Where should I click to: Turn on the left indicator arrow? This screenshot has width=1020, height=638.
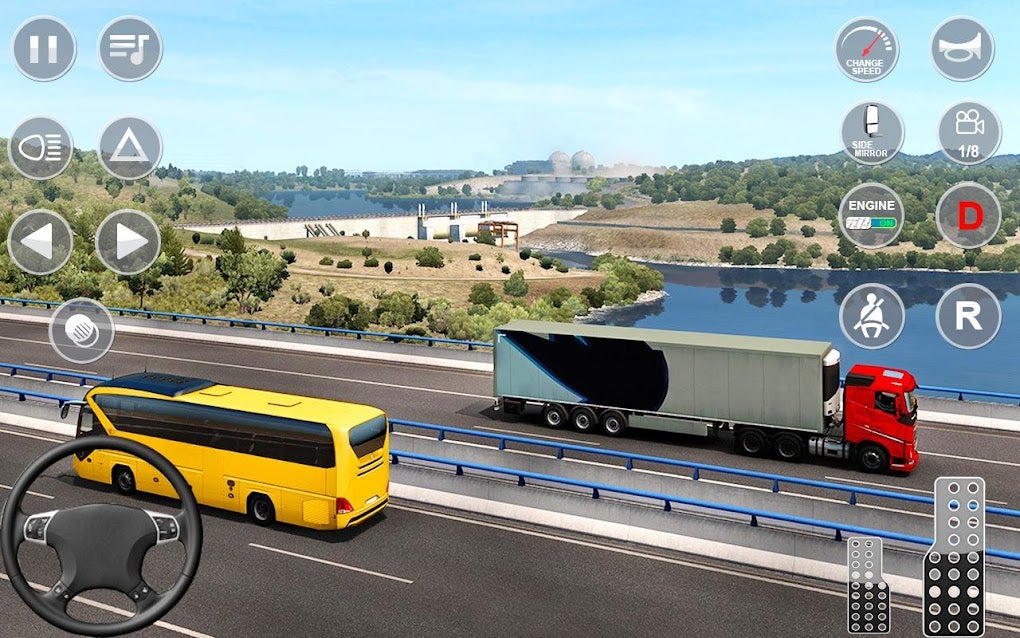coord(40,241)
